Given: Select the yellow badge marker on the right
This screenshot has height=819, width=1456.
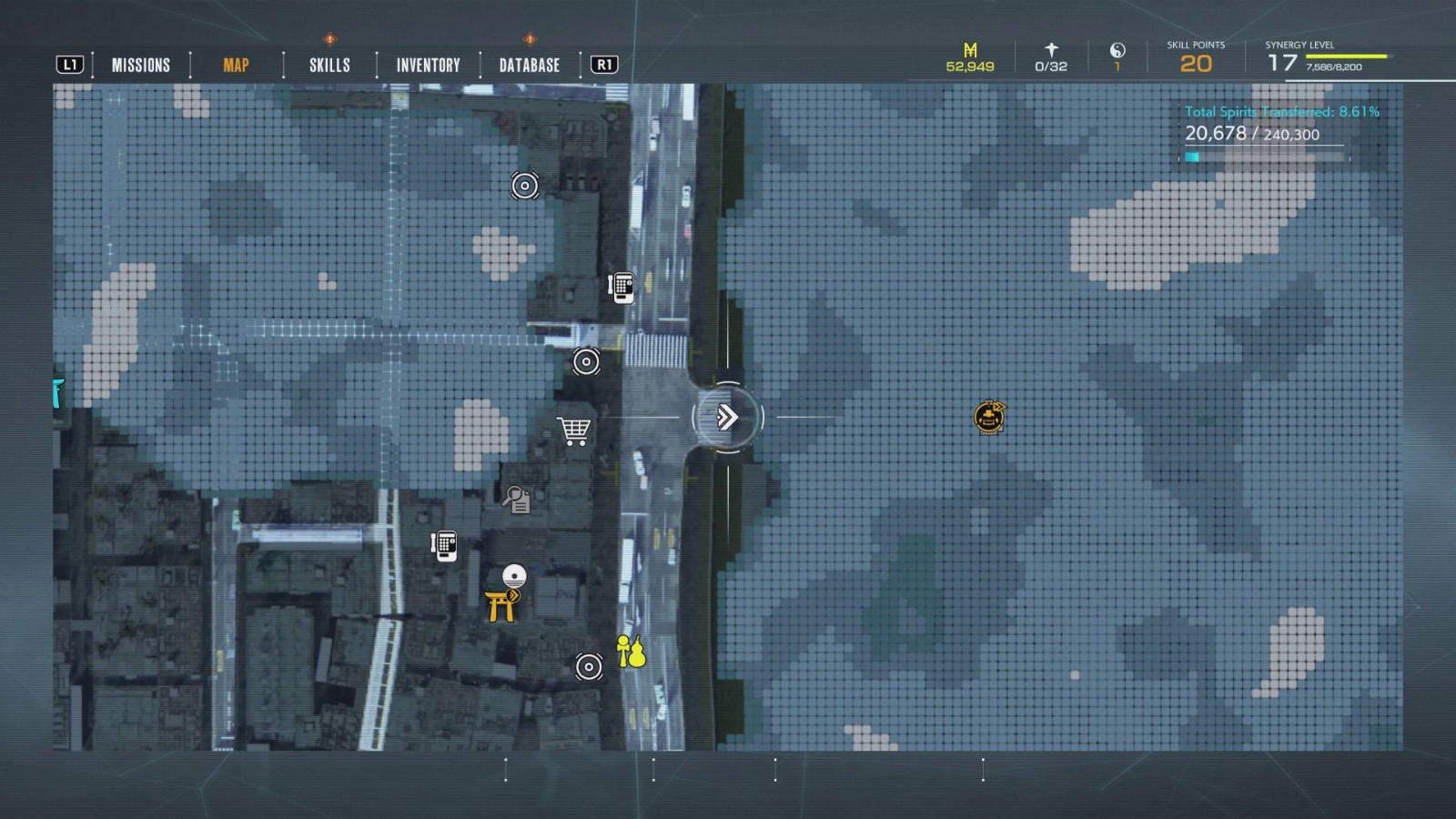Looking at the screenshot, I should tap(987, 416).
